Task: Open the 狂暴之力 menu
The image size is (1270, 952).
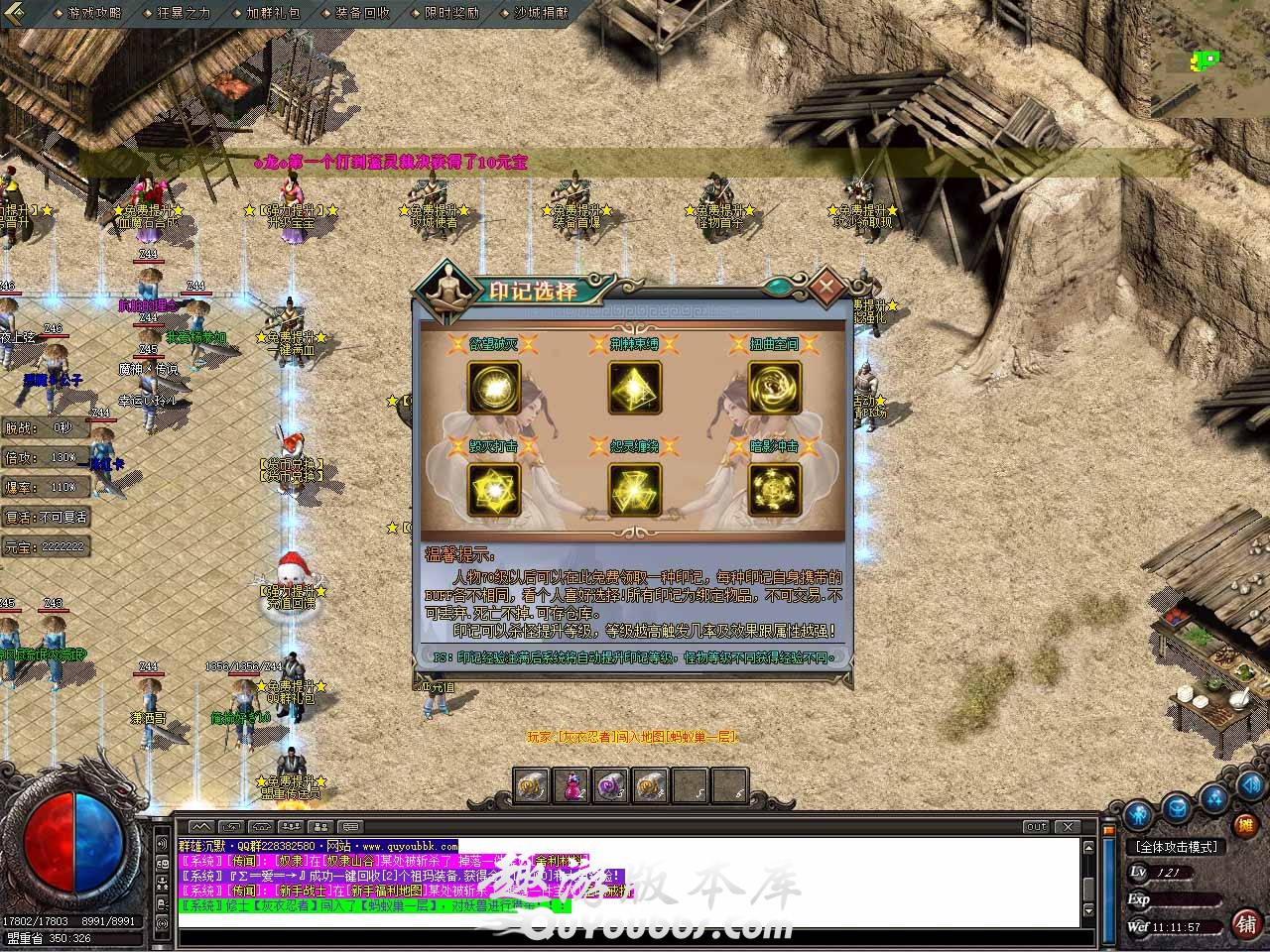Action: tap(185, 13)
